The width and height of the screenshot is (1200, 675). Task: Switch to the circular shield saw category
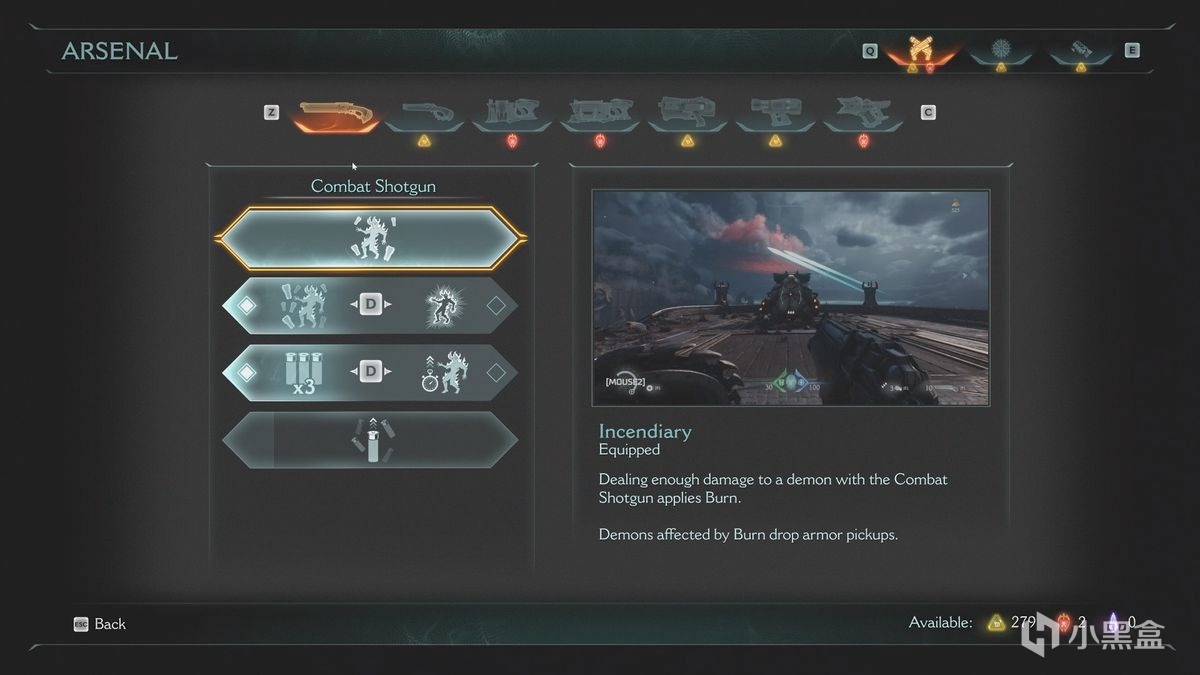[1000, 50]
